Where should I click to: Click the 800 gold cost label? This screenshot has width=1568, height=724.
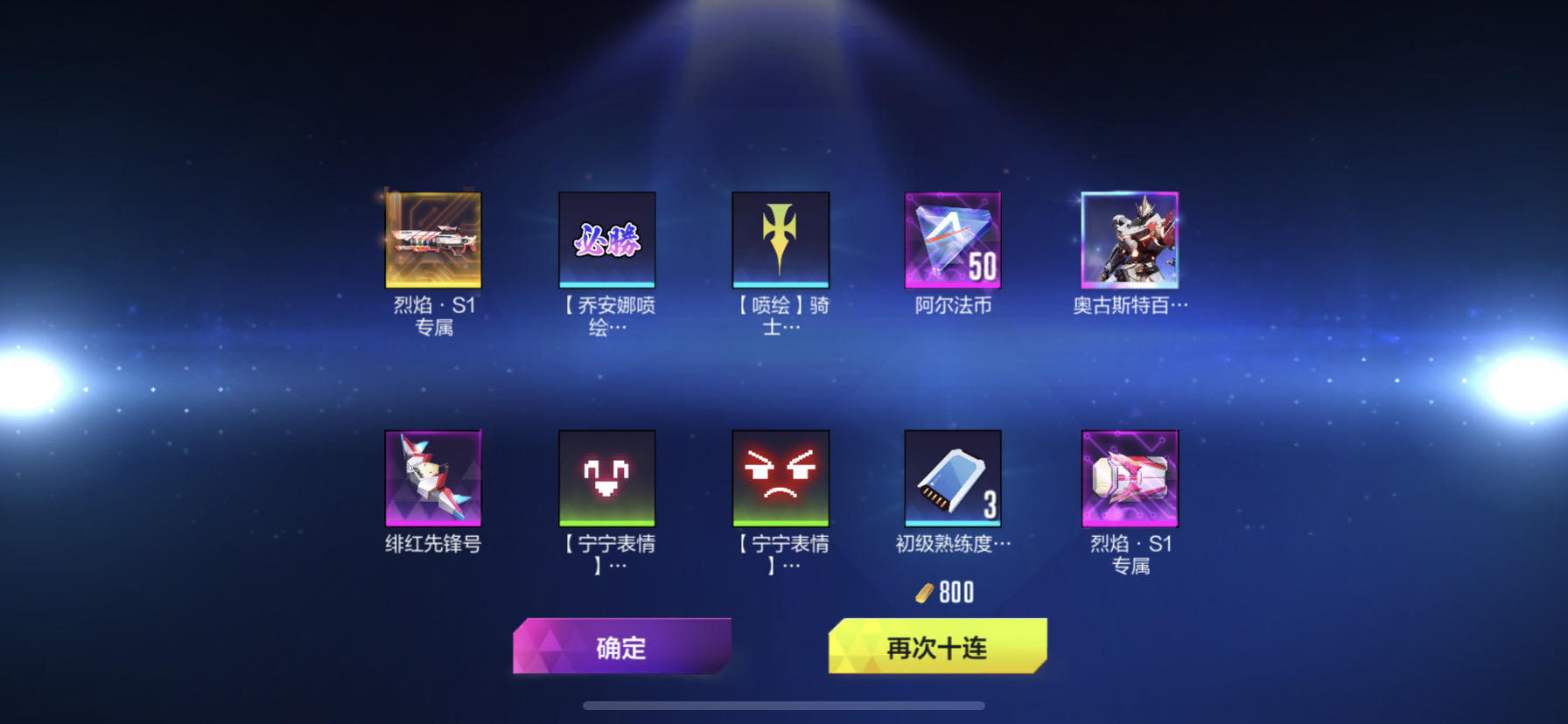point(956,594)
